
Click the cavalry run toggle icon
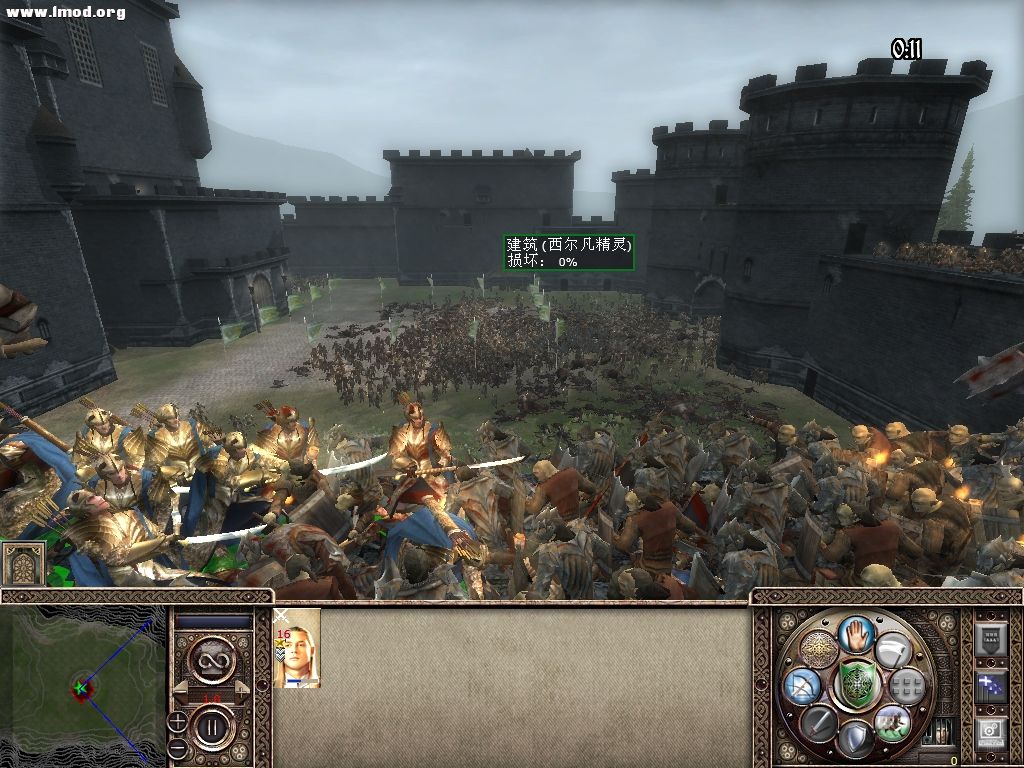pos(891,722)
